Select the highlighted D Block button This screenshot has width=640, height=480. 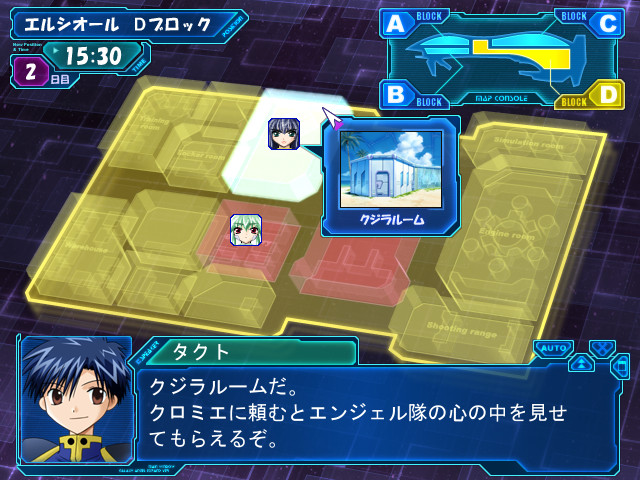607,96
